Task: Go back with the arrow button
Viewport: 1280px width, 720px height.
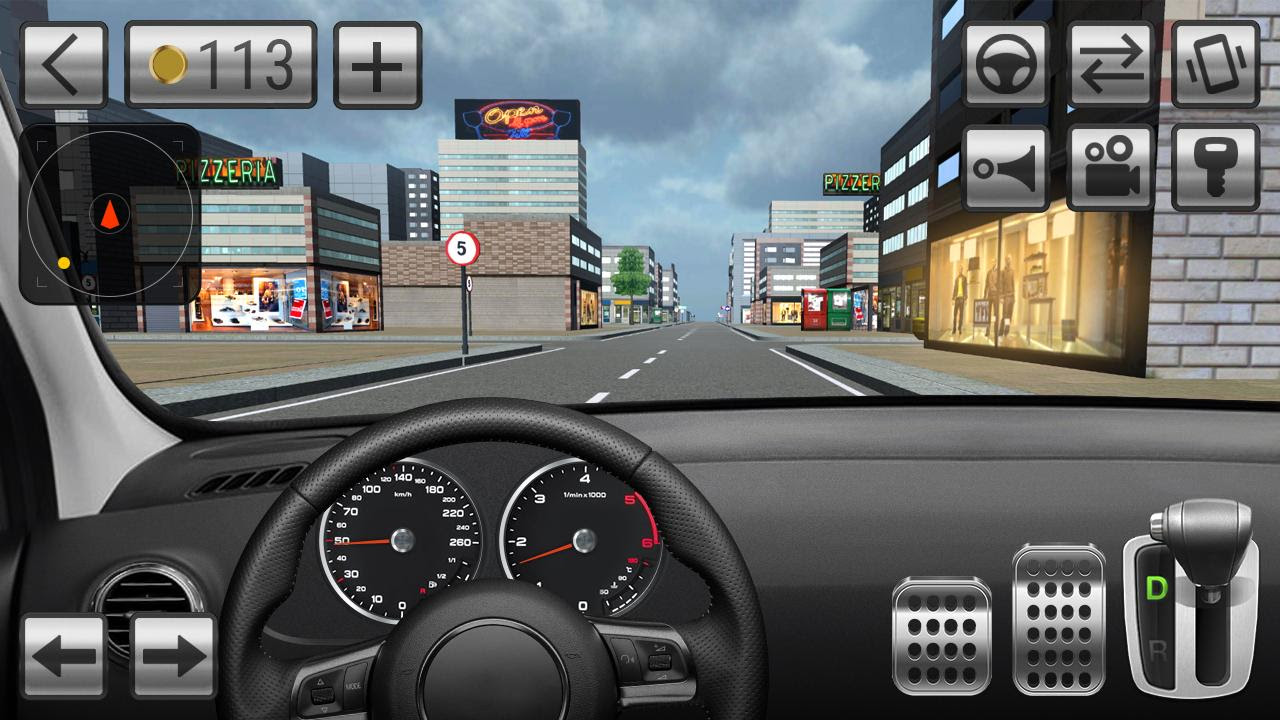Action: pos(64,65)
